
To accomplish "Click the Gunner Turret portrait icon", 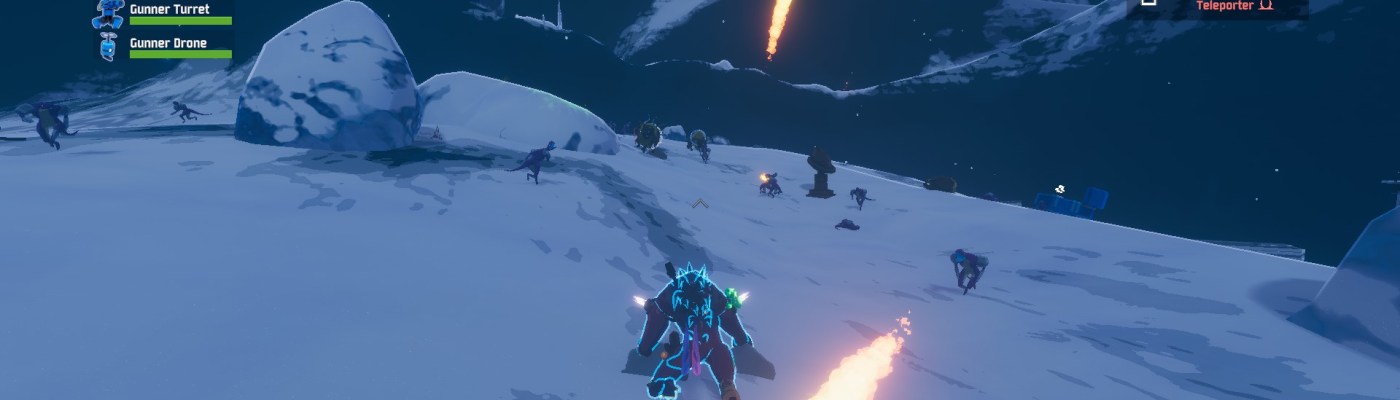I will point(109,13).
